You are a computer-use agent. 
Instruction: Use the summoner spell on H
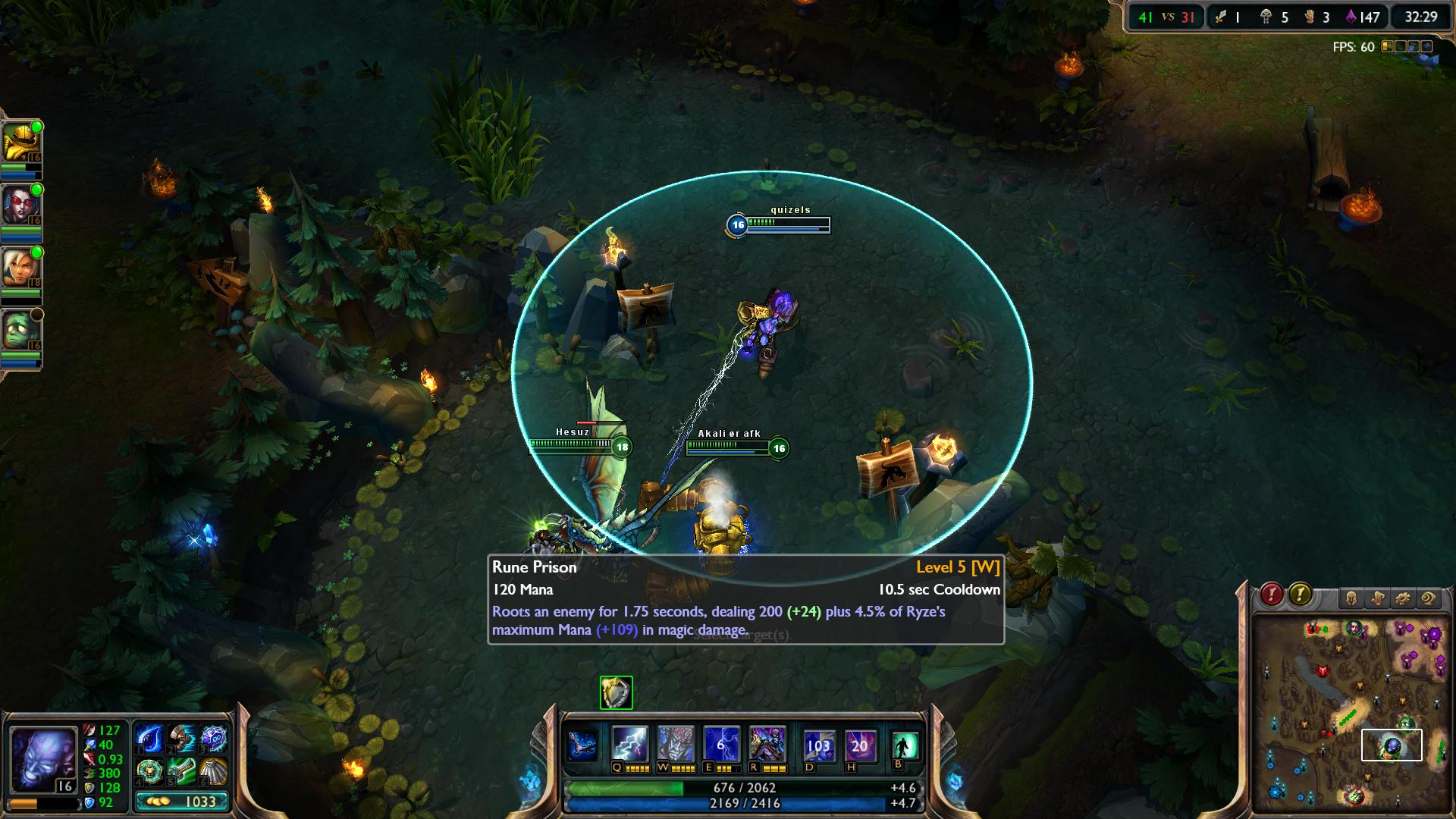(859, 745)
